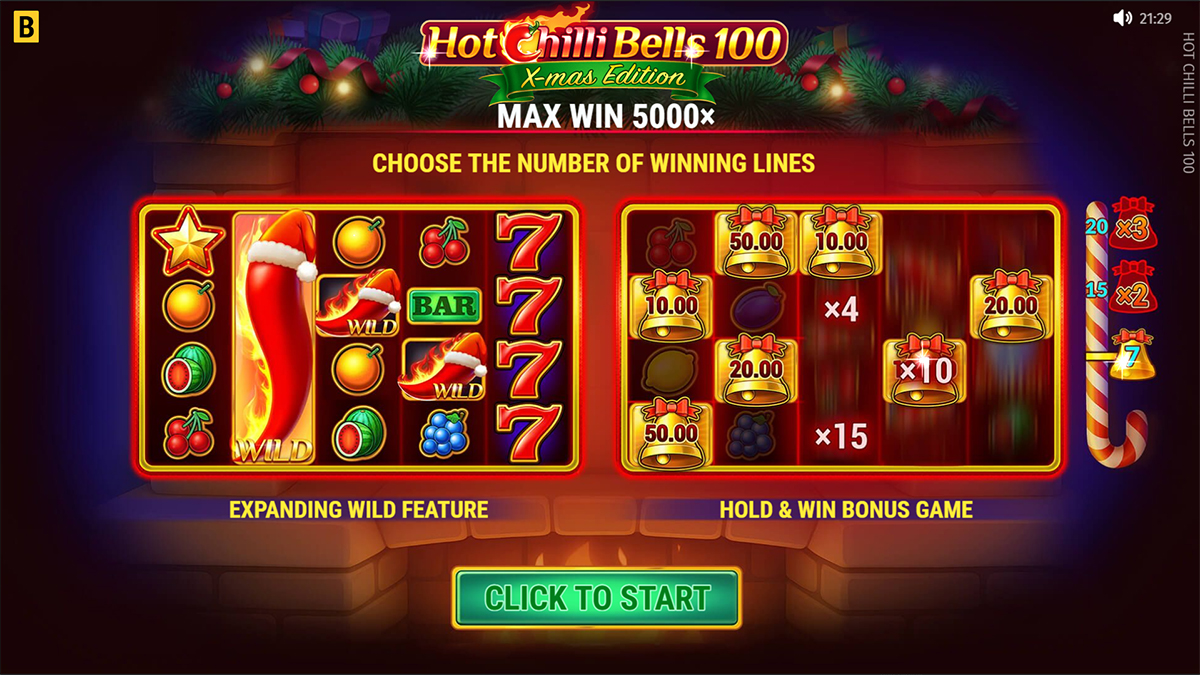Screen dimensions: 1200x675
Task: Choose the Expanding Wild Feature panel
Action: pyautogui.click(x=358, y=336)
